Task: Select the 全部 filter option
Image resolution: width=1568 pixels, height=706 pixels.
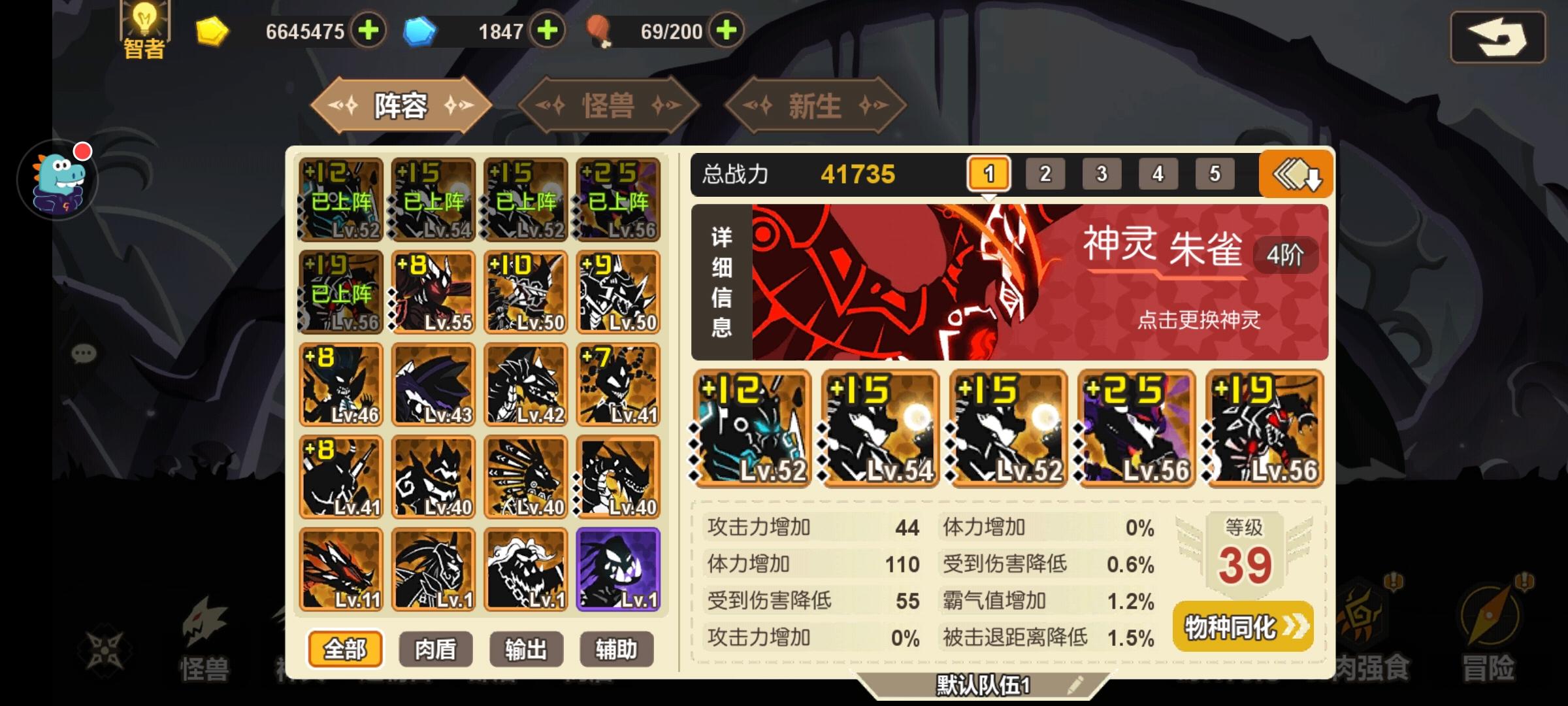Action: (344, 648)
